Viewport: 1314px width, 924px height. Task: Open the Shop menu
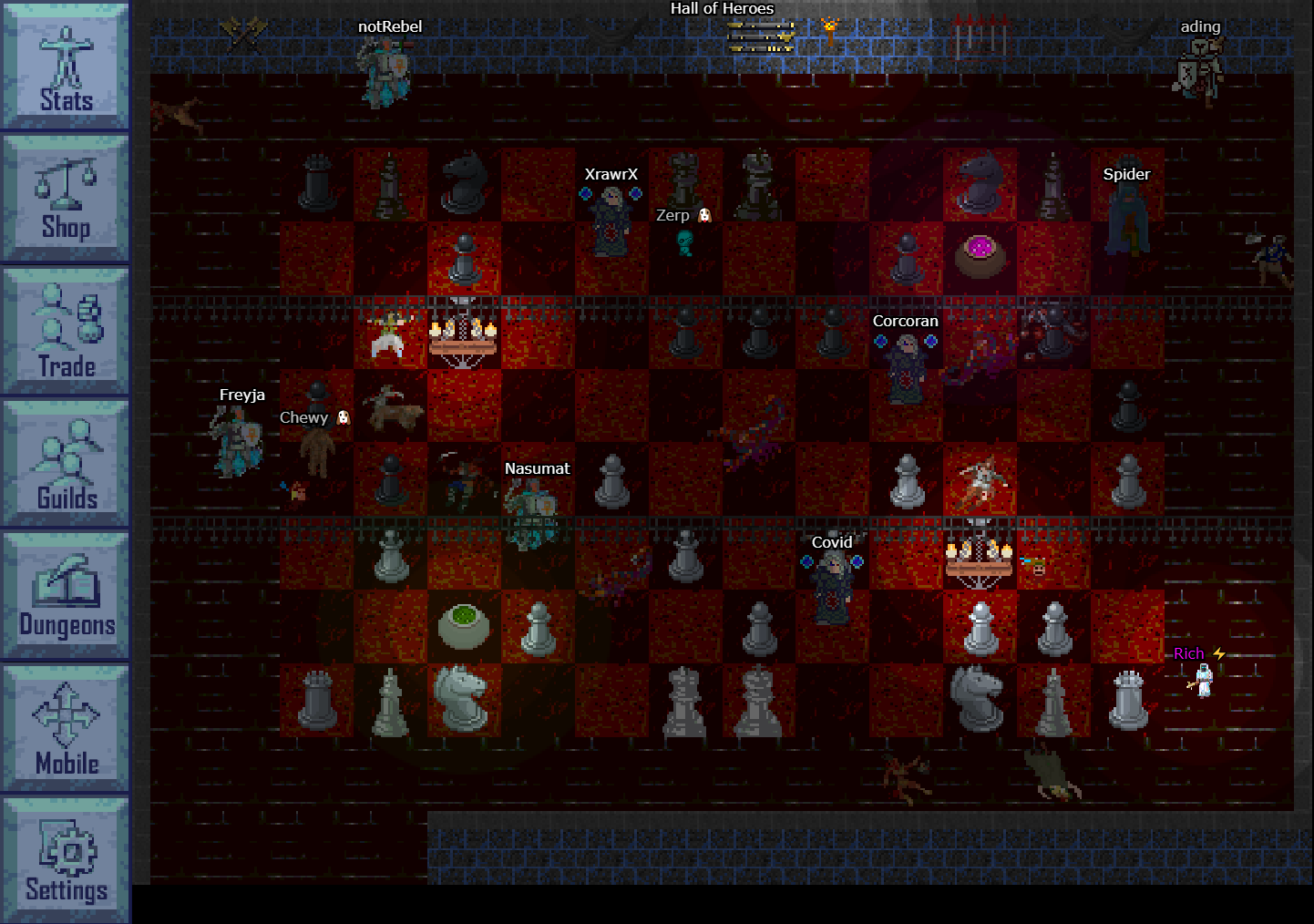(66, 199)
